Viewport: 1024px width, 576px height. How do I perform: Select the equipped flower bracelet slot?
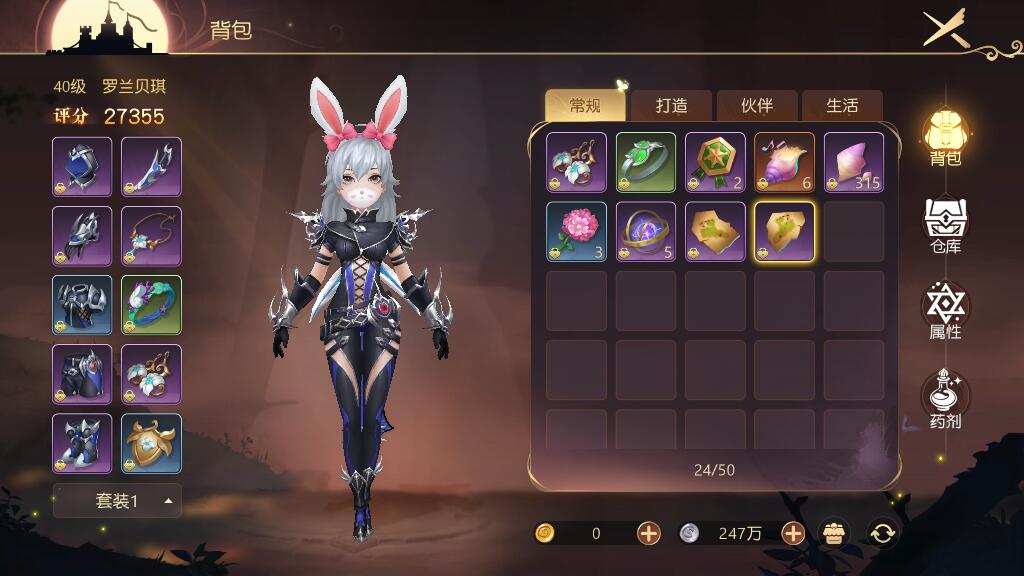(151, 305)
